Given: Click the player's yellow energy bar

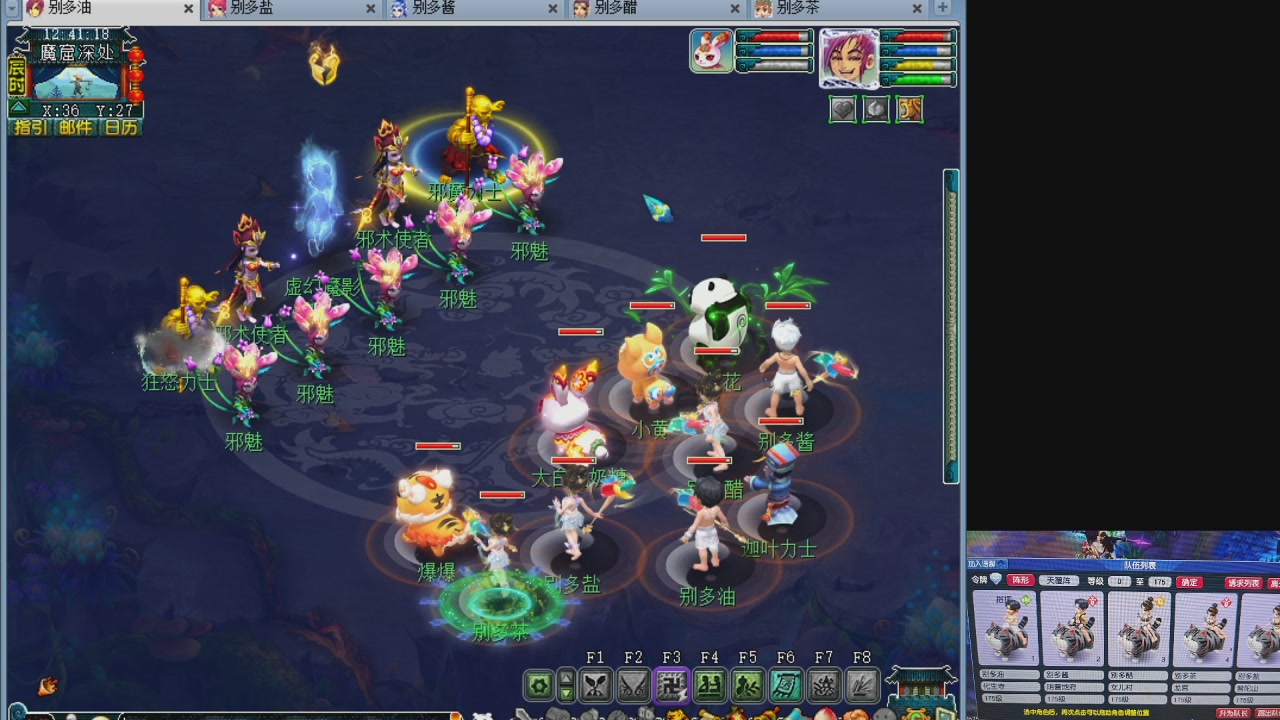Looking at the screenshot, I should point(916,65).
